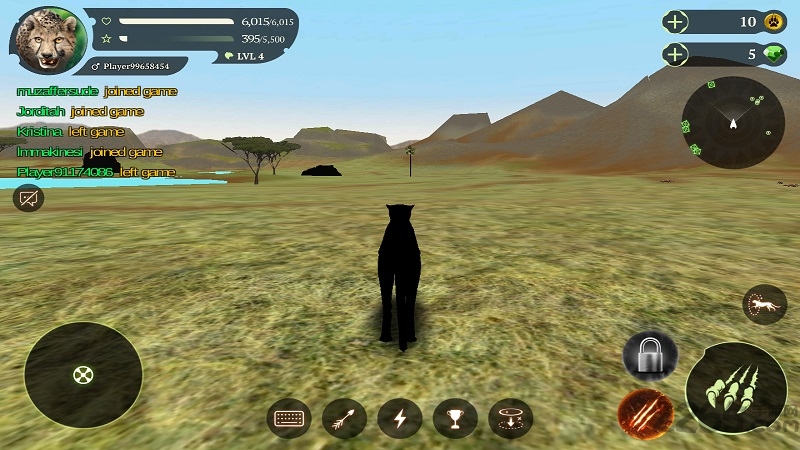The height and width of the screenshot is (450, 800).
Task: Select the arrow icon button
Action: point(345,418)
